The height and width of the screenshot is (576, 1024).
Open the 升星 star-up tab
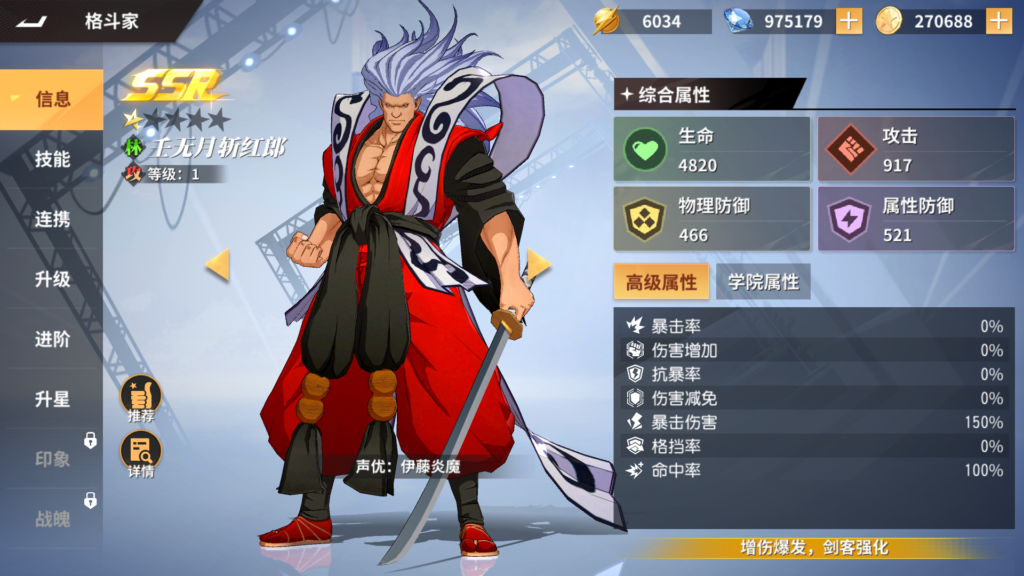pos(52,399)
